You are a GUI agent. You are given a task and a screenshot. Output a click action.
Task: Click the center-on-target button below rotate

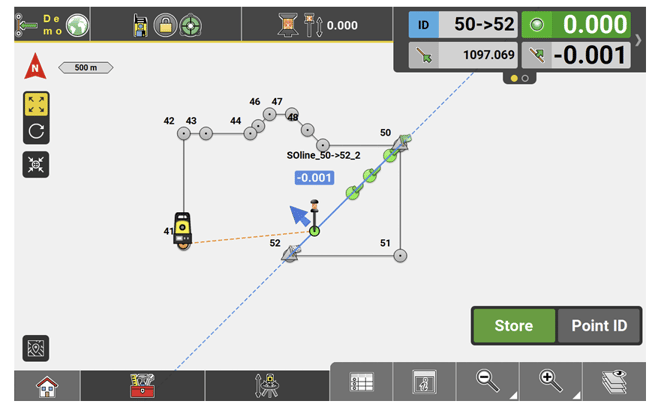pos(37,165)
